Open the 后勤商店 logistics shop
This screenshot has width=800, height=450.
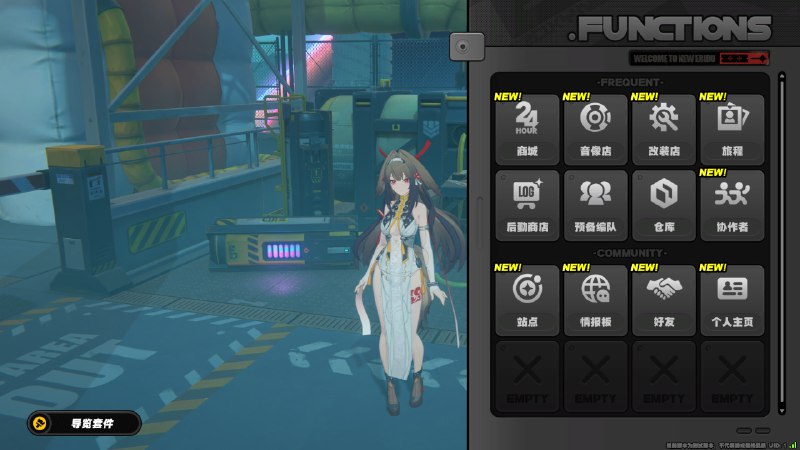(x=527, y=204)
